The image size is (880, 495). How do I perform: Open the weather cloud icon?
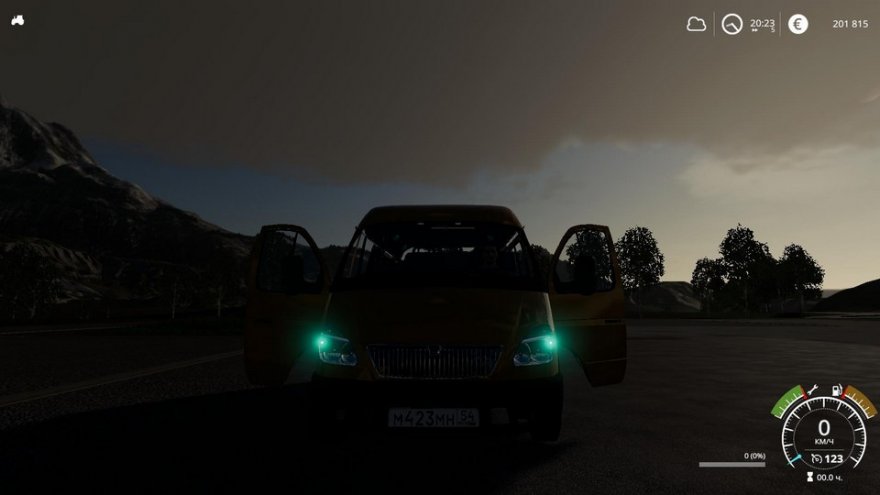pyautogui.click(x=696, y=24)
